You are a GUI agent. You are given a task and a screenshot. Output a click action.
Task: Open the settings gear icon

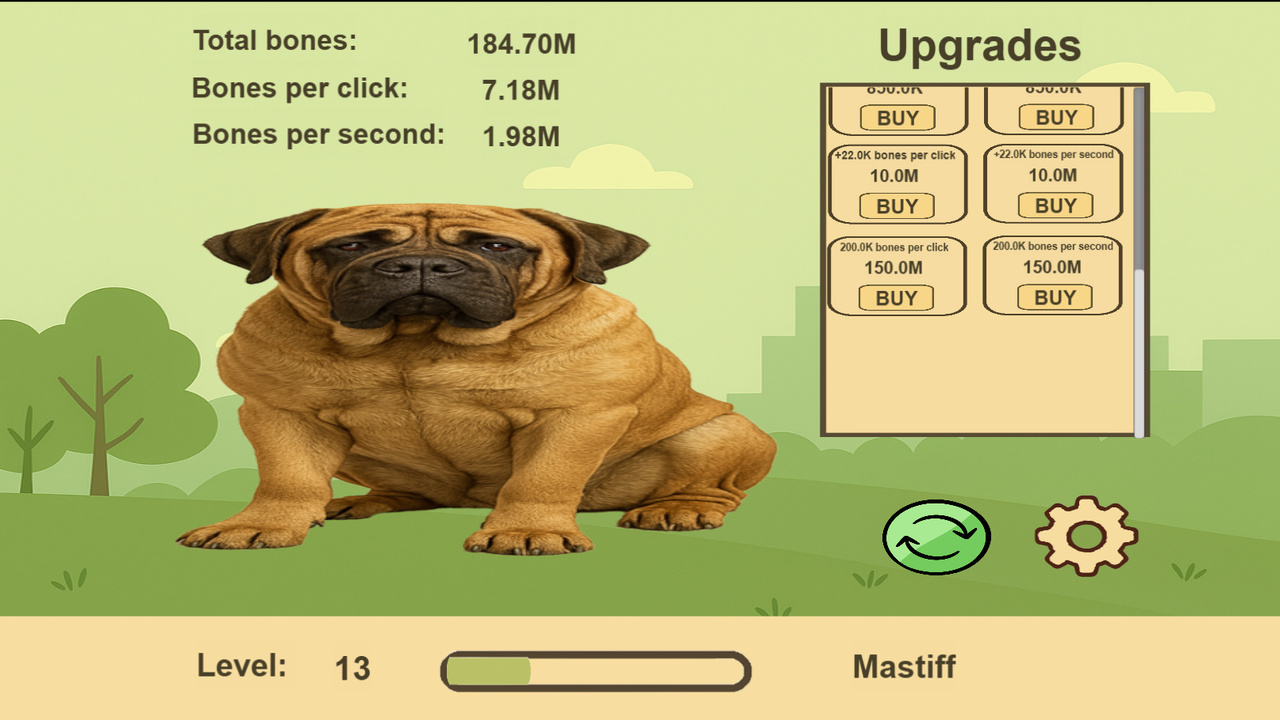coord(1089,536)
